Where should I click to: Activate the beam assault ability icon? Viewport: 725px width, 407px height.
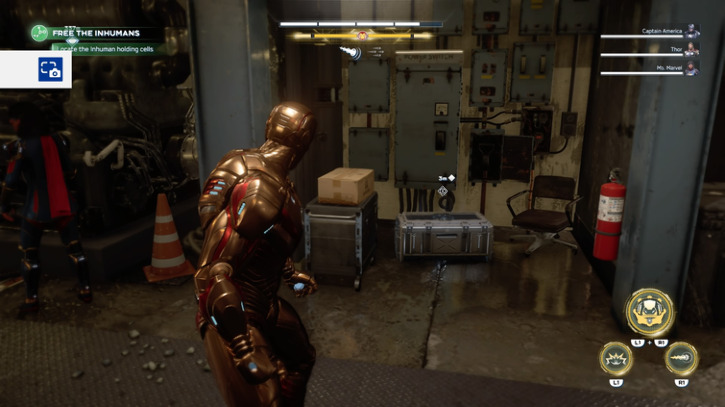(x=681, y=358)
